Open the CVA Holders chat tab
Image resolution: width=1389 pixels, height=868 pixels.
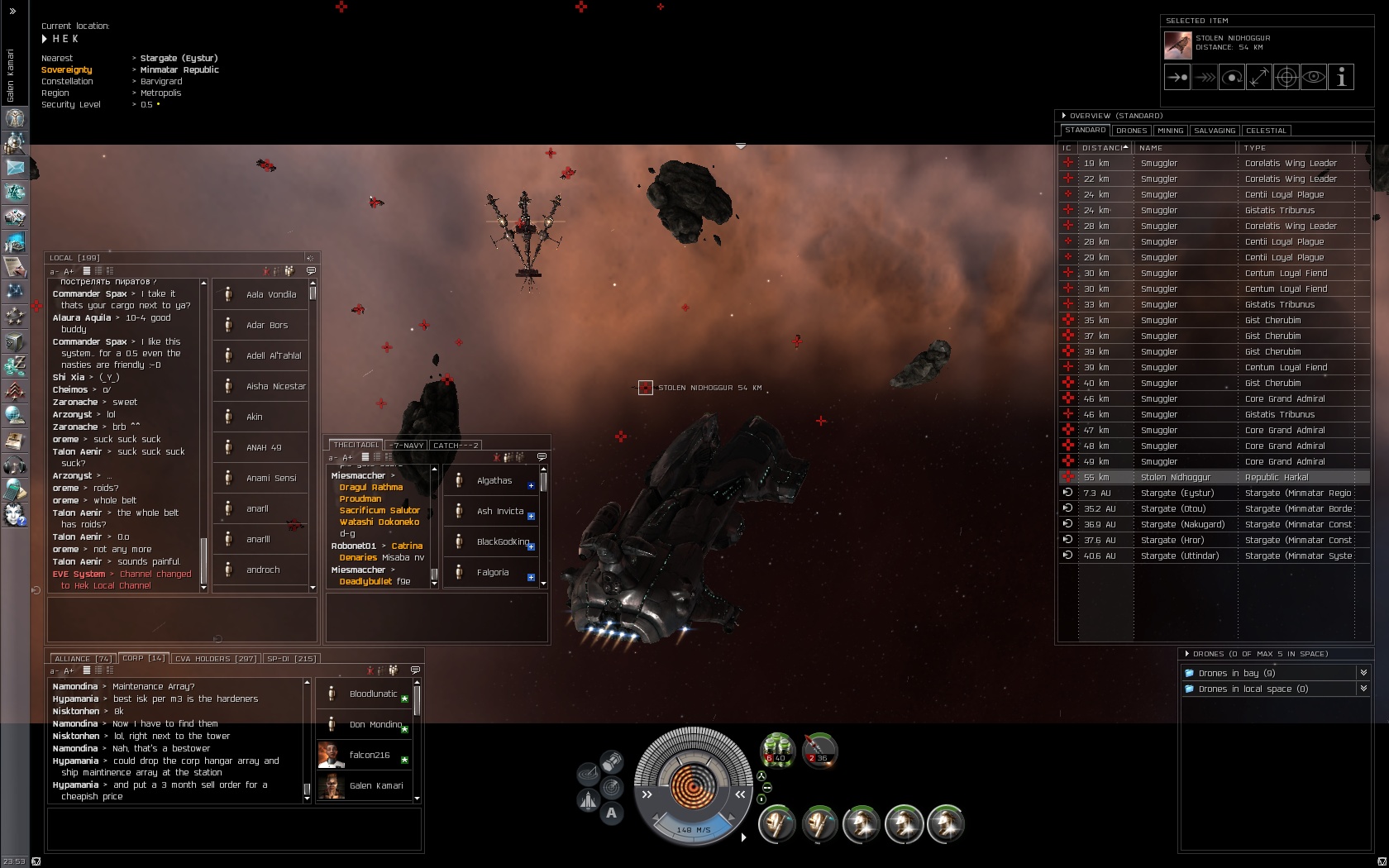point(215,659)
